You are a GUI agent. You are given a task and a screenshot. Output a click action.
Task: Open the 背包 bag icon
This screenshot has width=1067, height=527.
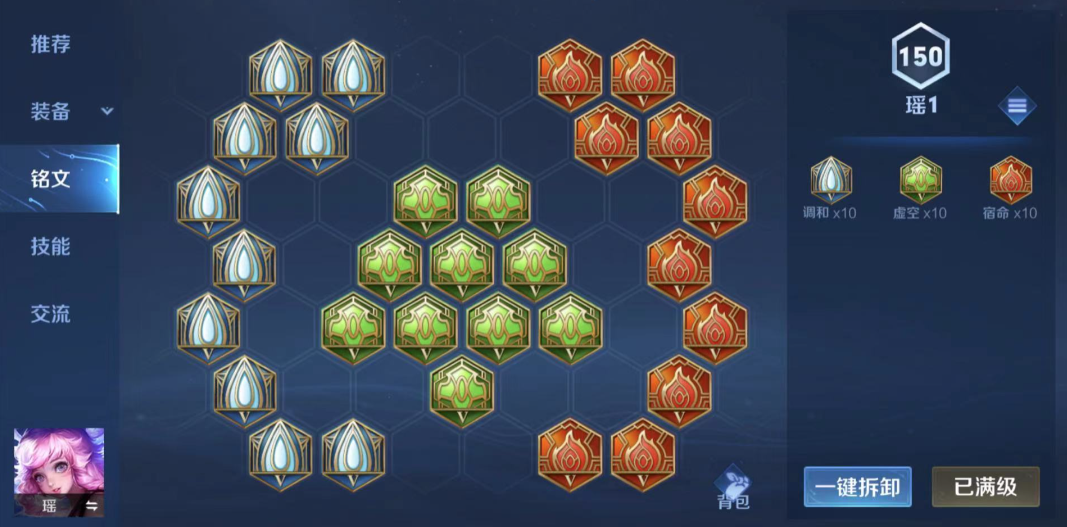tap(734, 486)
